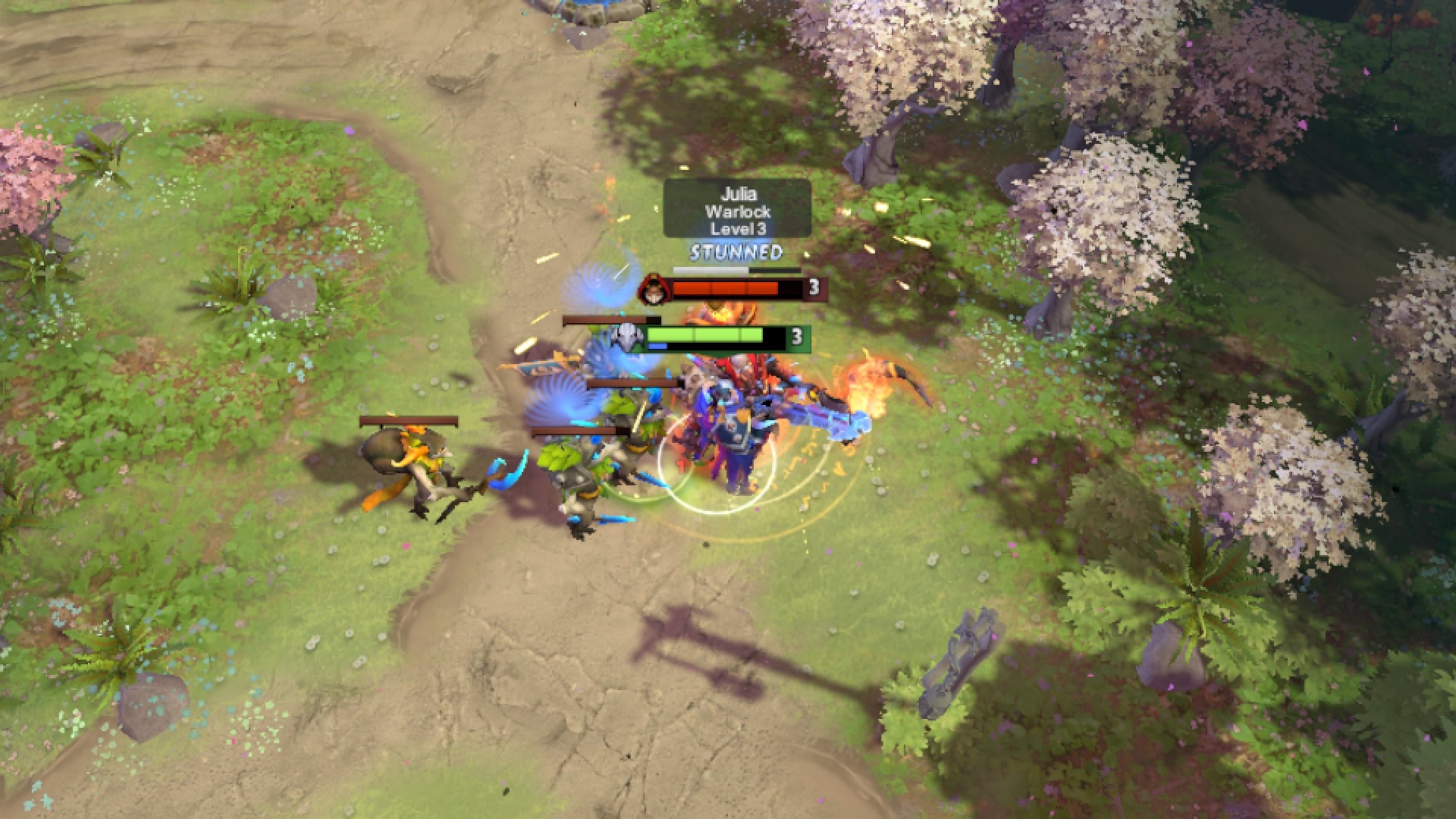Select the green-haired troll creep

[625, 413]
